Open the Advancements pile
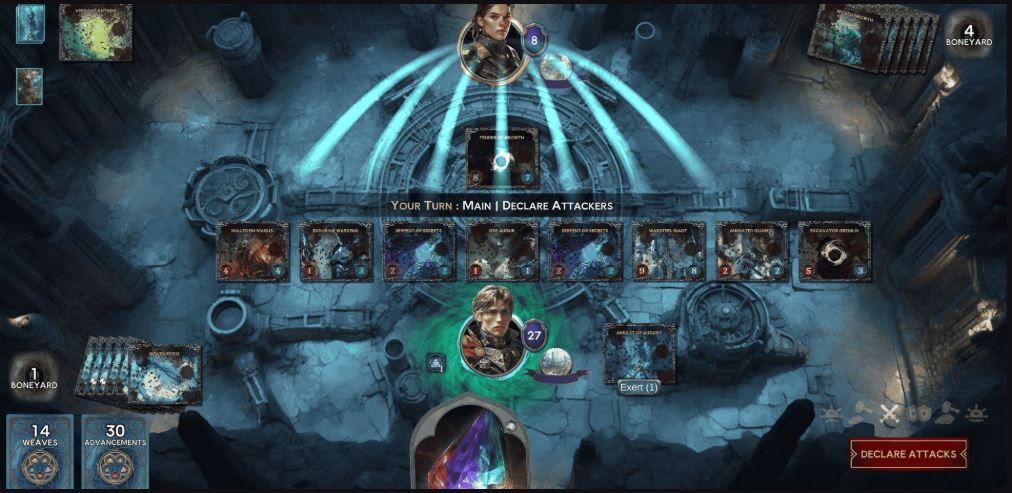The height and width of the screenshot is (493, 1012). 115,452
